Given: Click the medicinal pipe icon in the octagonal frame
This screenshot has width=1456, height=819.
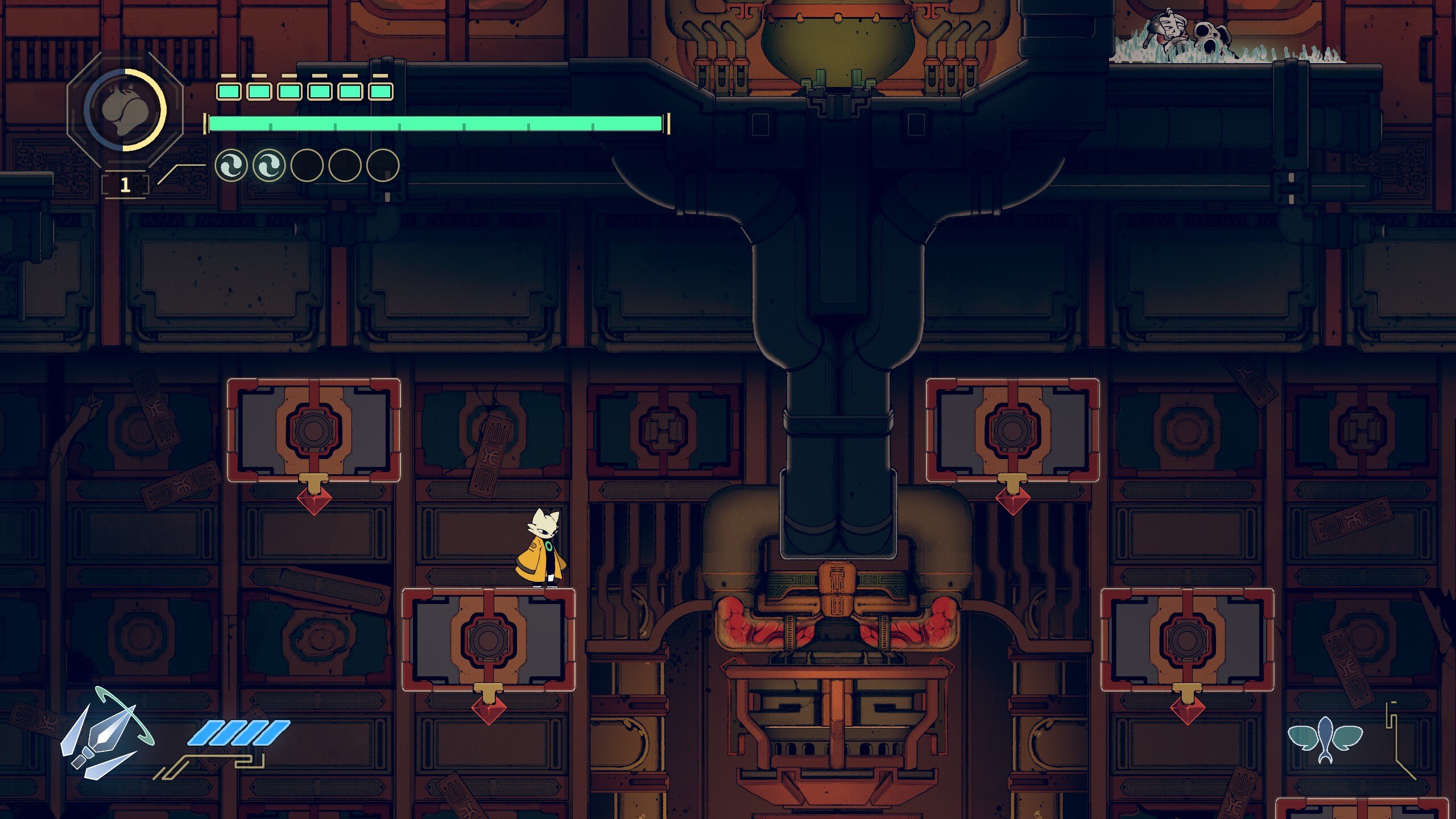Looking at the screenshot, I should pyautogui.click(x=125, y=110).
